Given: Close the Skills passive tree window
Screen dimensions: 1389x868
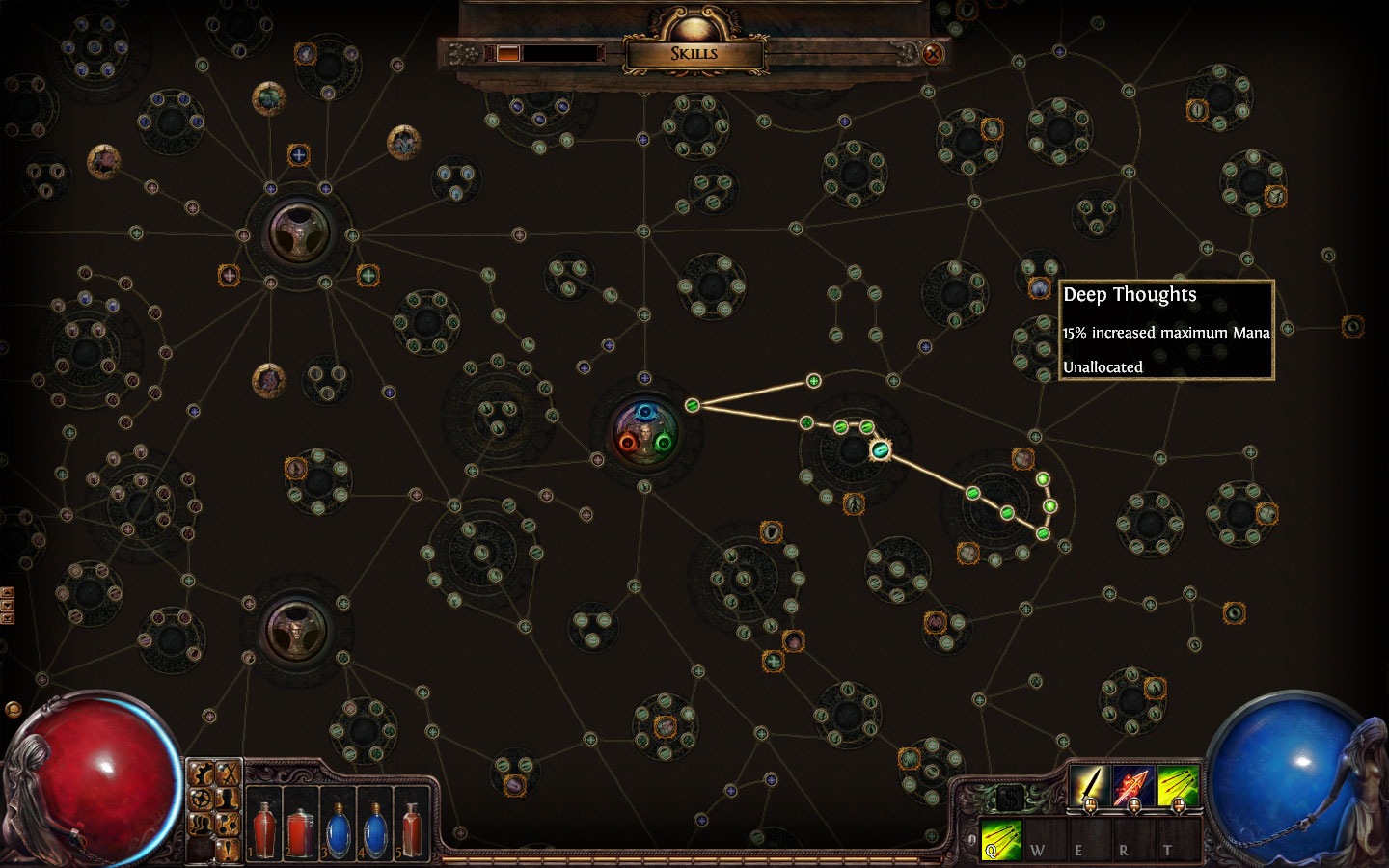Looking at the screenshot, I should tap(933, 54).
